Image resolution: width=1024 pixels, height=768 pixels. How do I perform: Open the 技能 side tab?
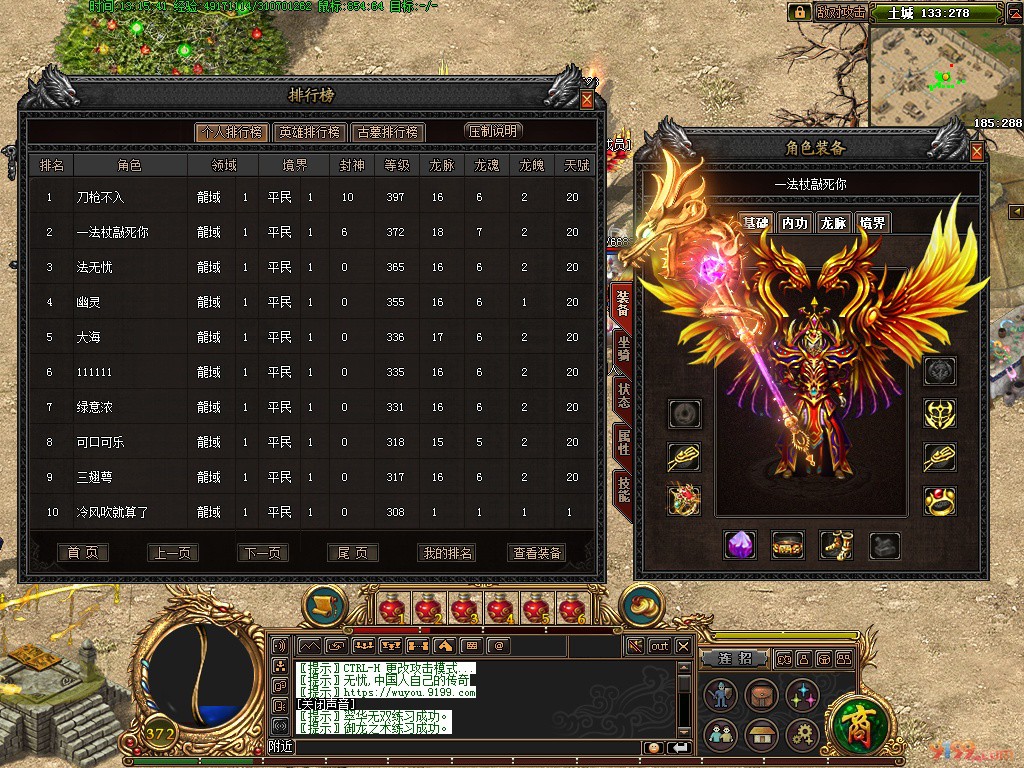coord(622,487)
